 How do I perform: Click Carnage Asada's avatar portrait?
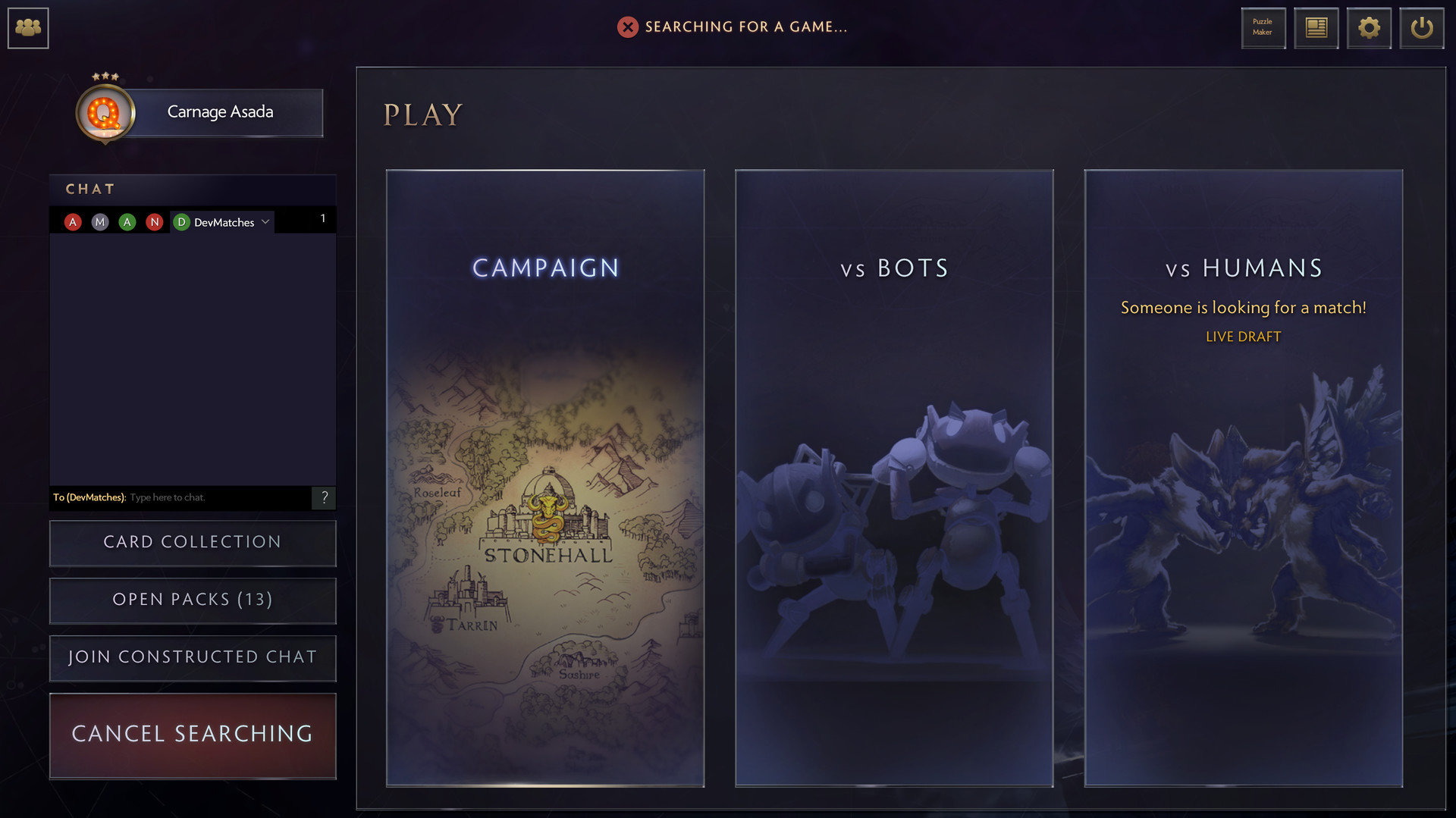pos(106,112)
